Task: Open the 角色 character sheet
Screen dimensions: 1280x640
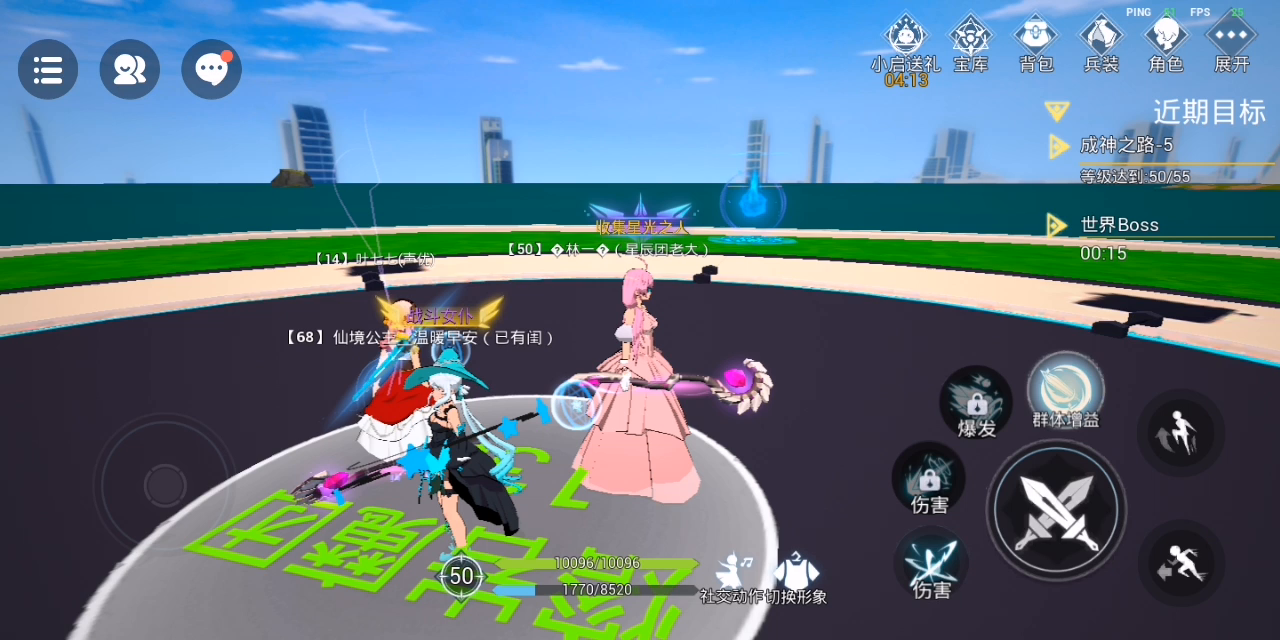Action: pos(1166,40)
